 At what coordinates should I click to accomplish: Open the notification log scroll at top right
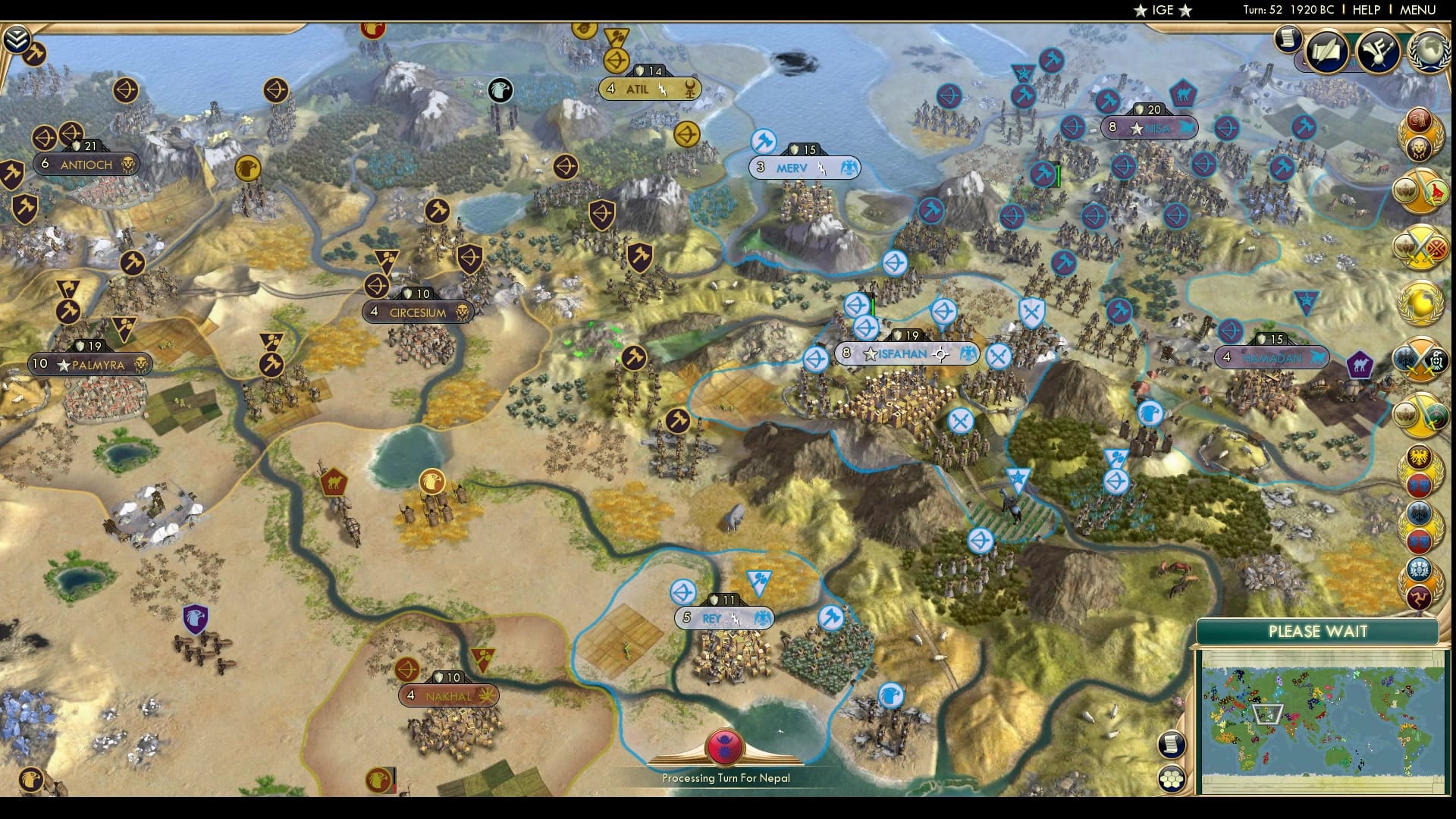click(x=1287, y=39)
